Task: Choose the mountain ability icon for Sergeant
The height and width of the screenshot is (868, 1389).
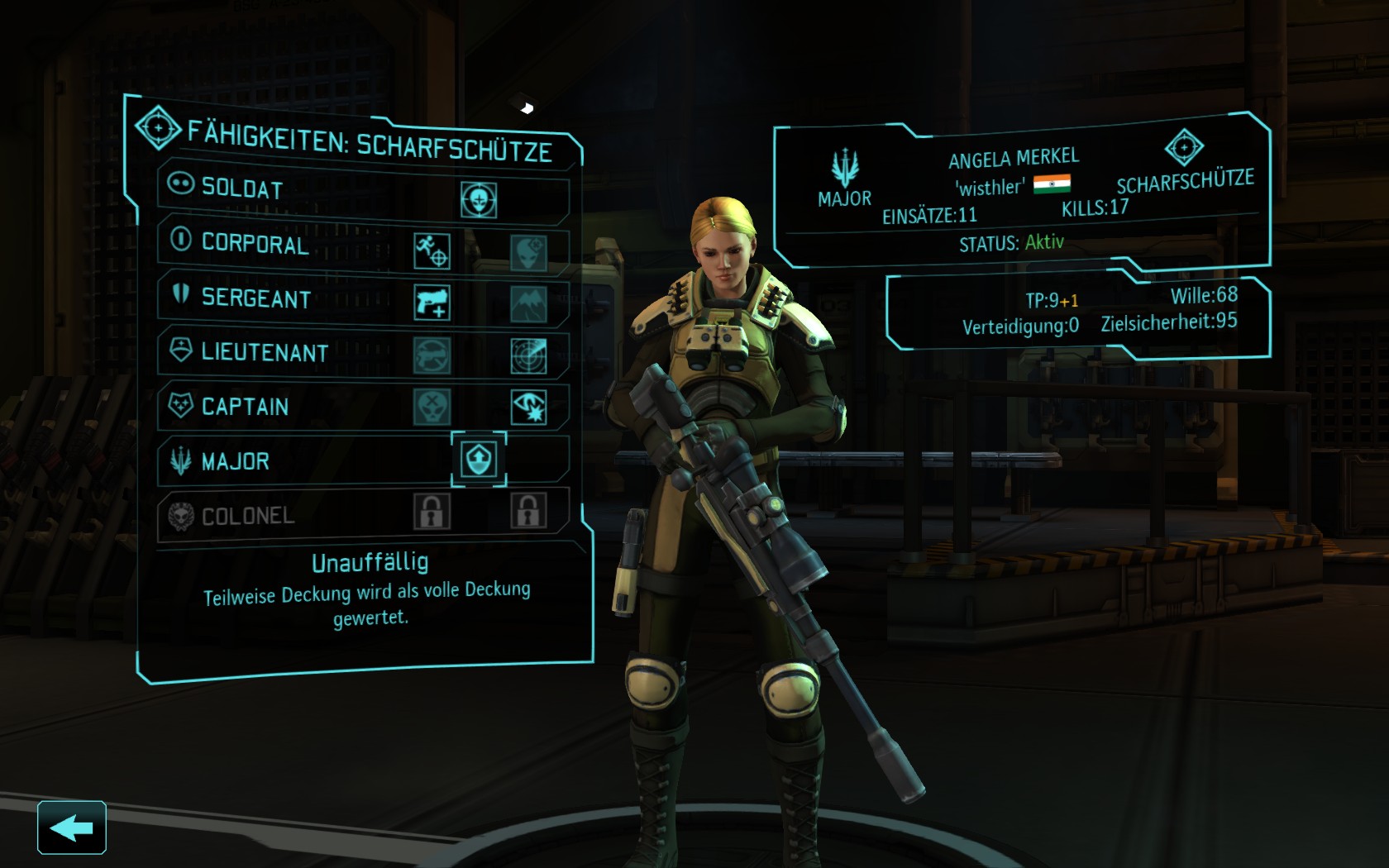Action: [528, 304]
